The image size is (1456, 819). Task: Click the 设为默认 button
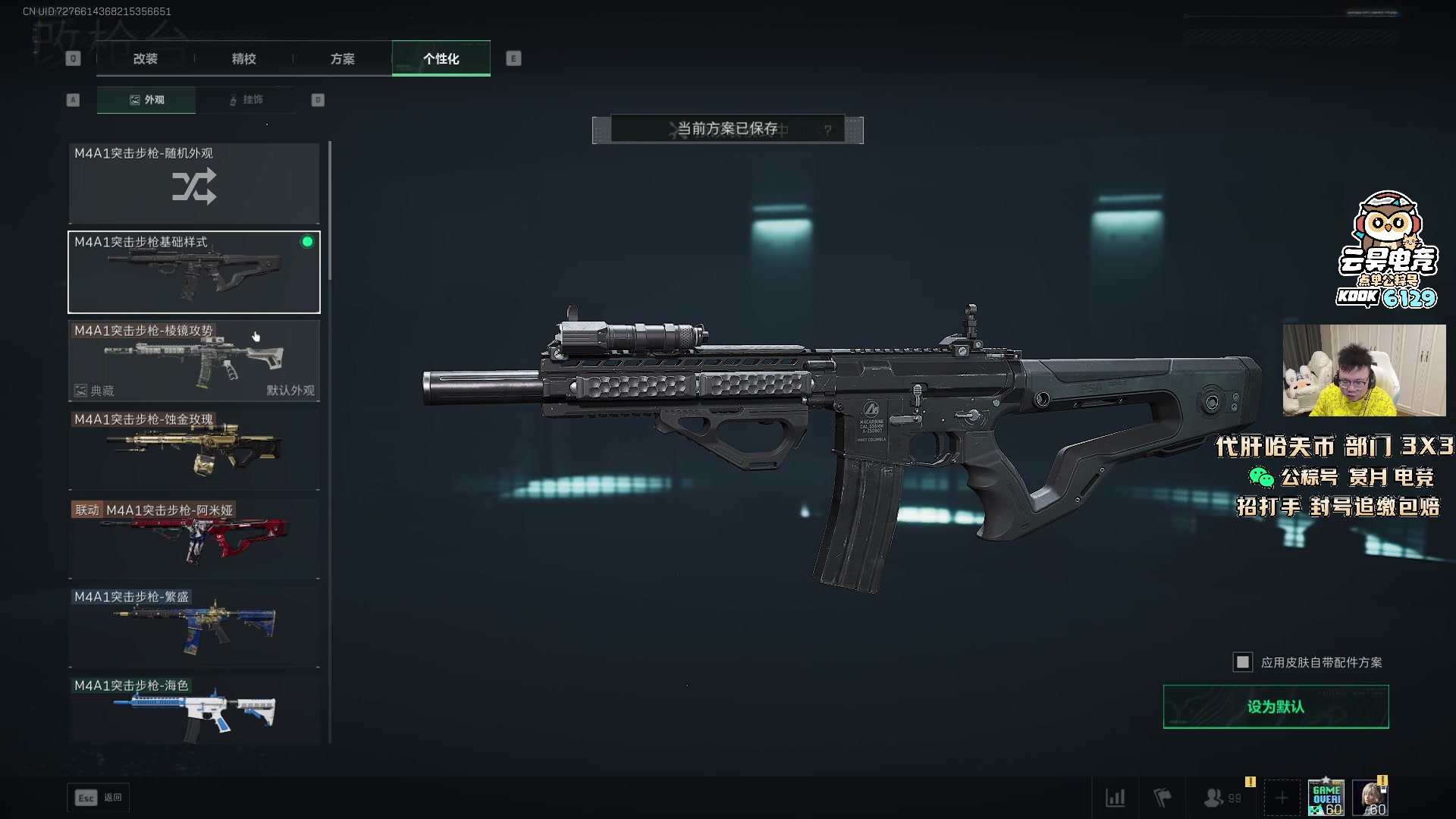point(1276,707)
